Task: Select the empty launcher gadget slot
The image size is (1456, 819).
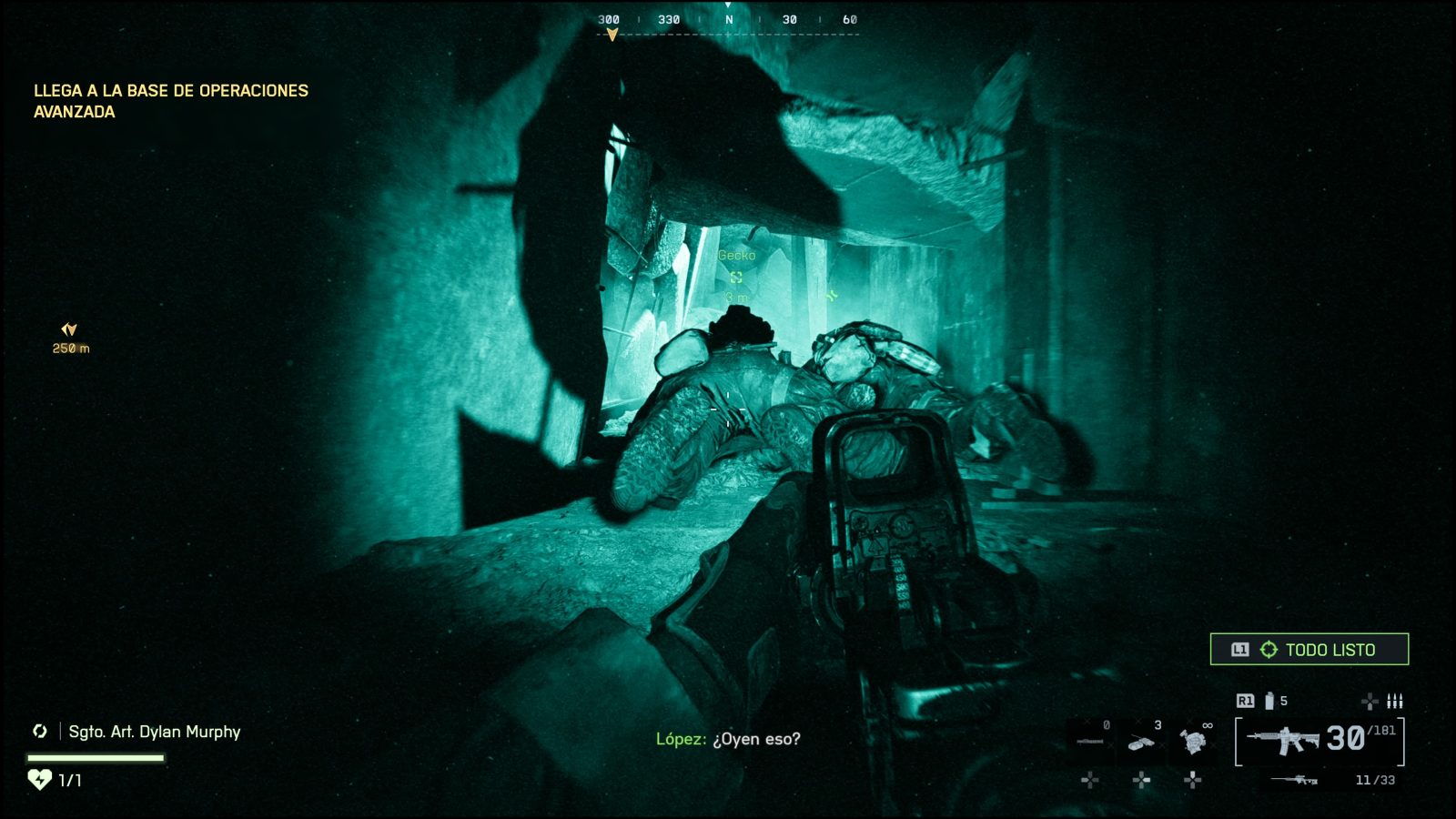Action: click(1089, 742)
